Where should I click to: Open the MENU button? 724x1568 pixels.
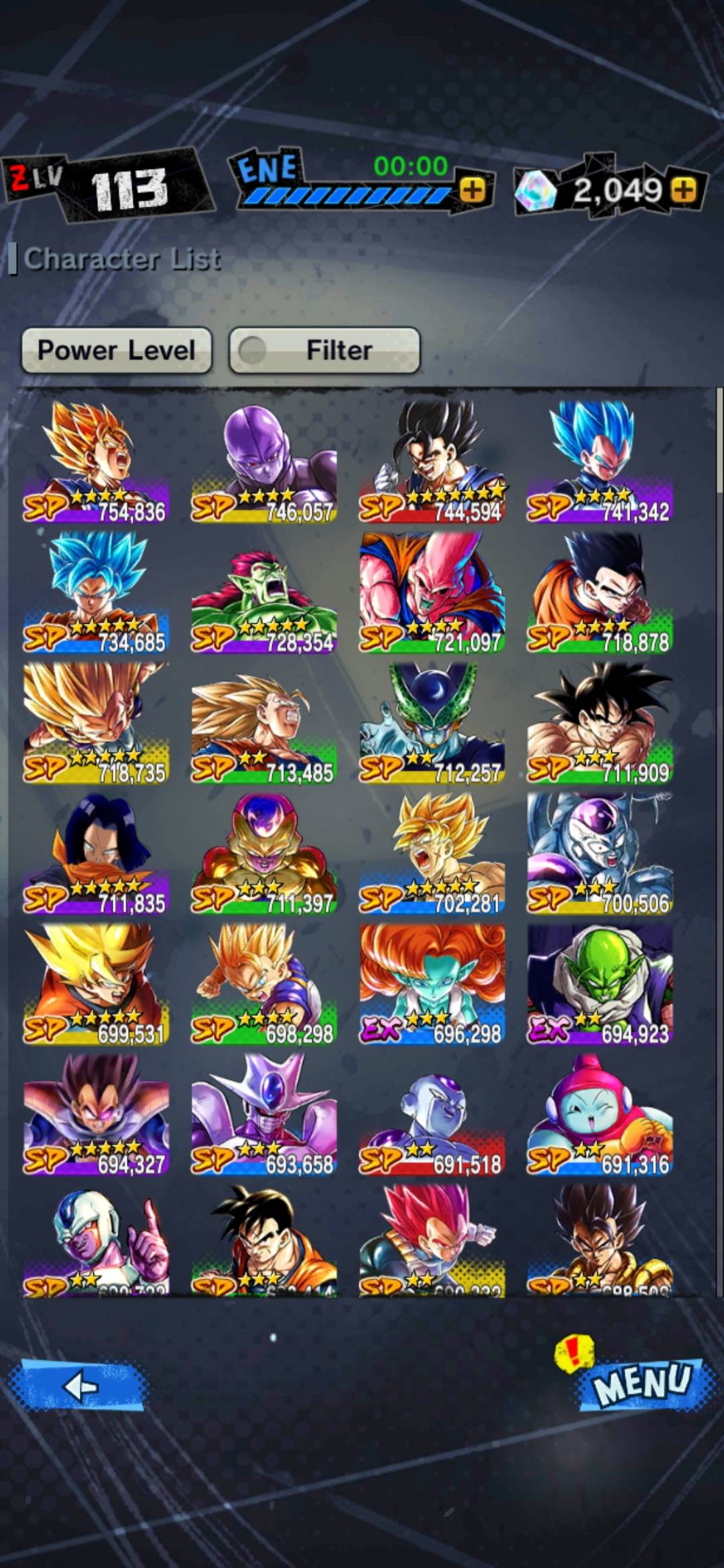click(642, 1382)
